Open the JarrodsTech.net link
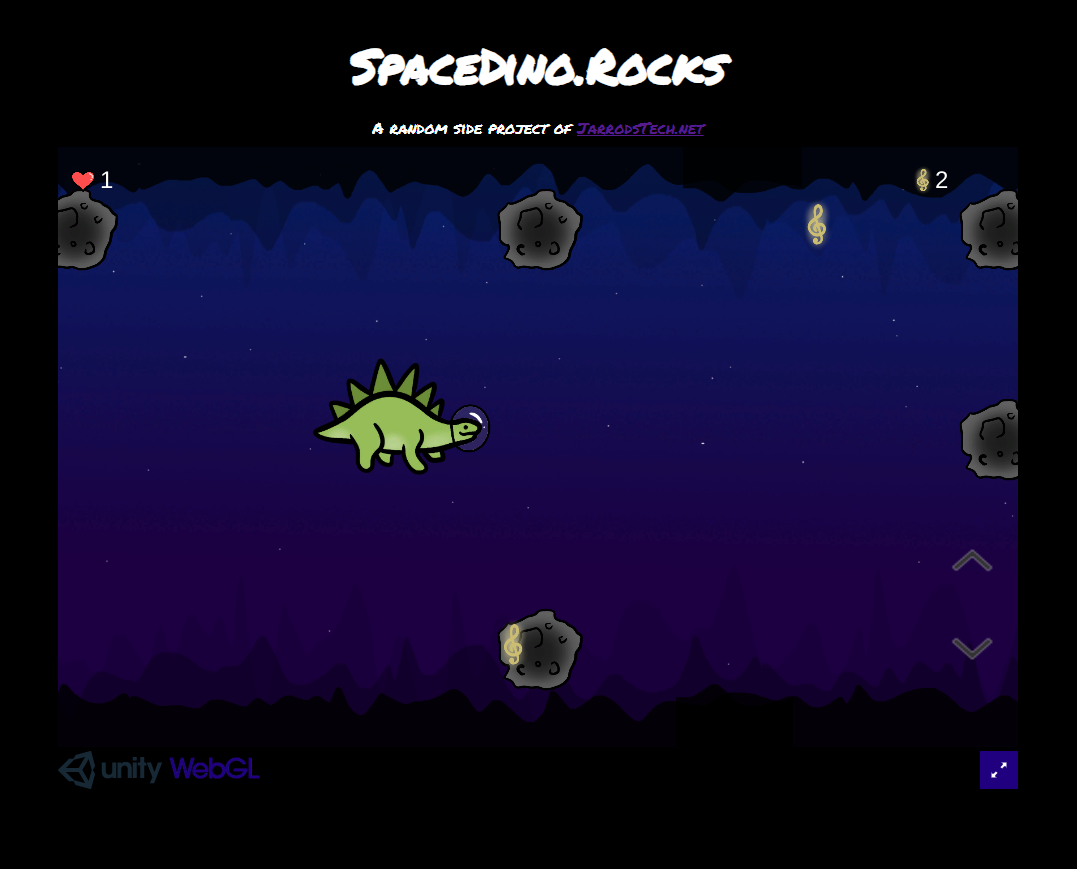The width and height of the screenshot is (1077, 869). (x=640, y=128)
